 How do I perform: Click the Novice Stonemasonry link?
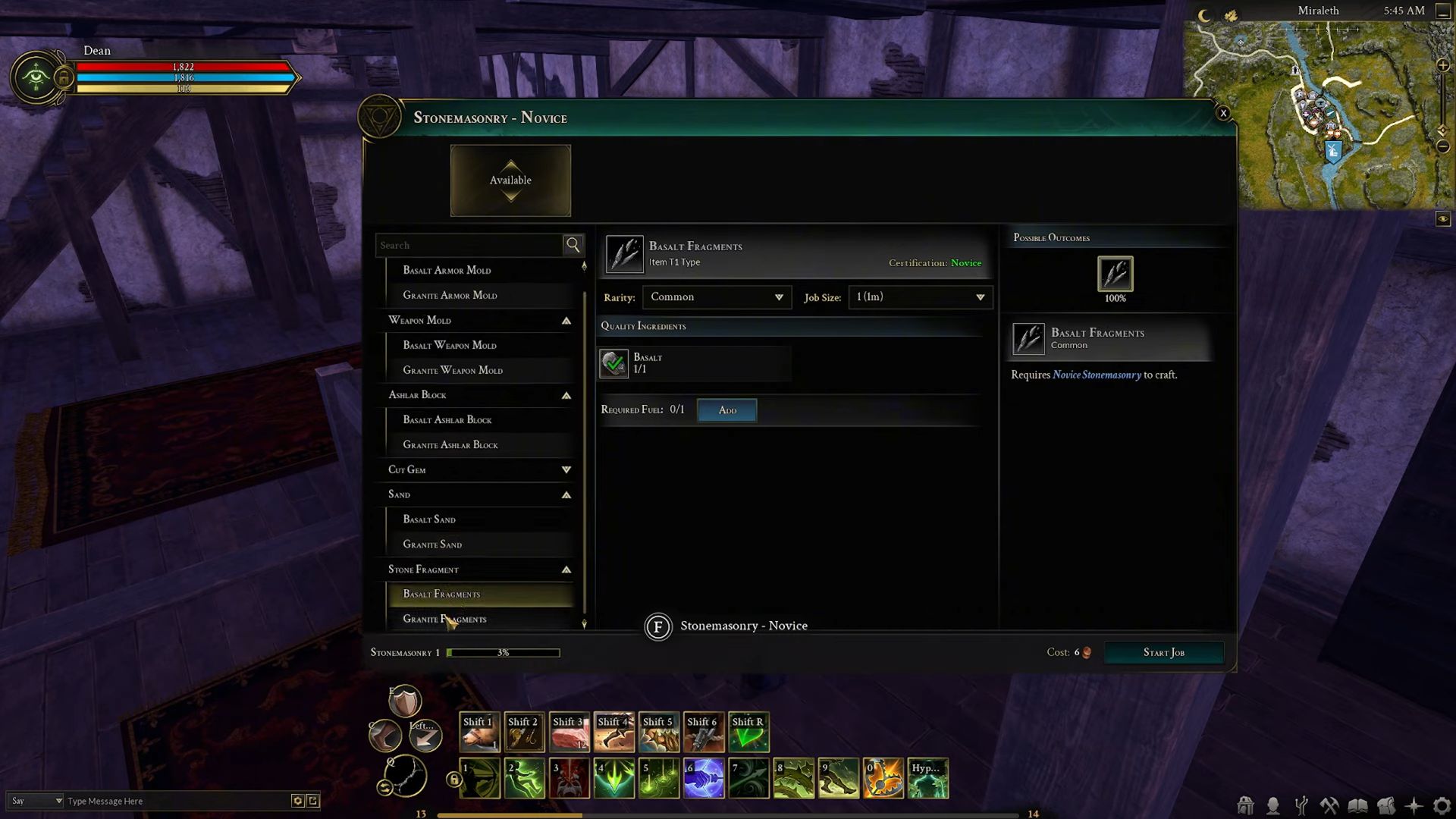(x=1097, y=375)
